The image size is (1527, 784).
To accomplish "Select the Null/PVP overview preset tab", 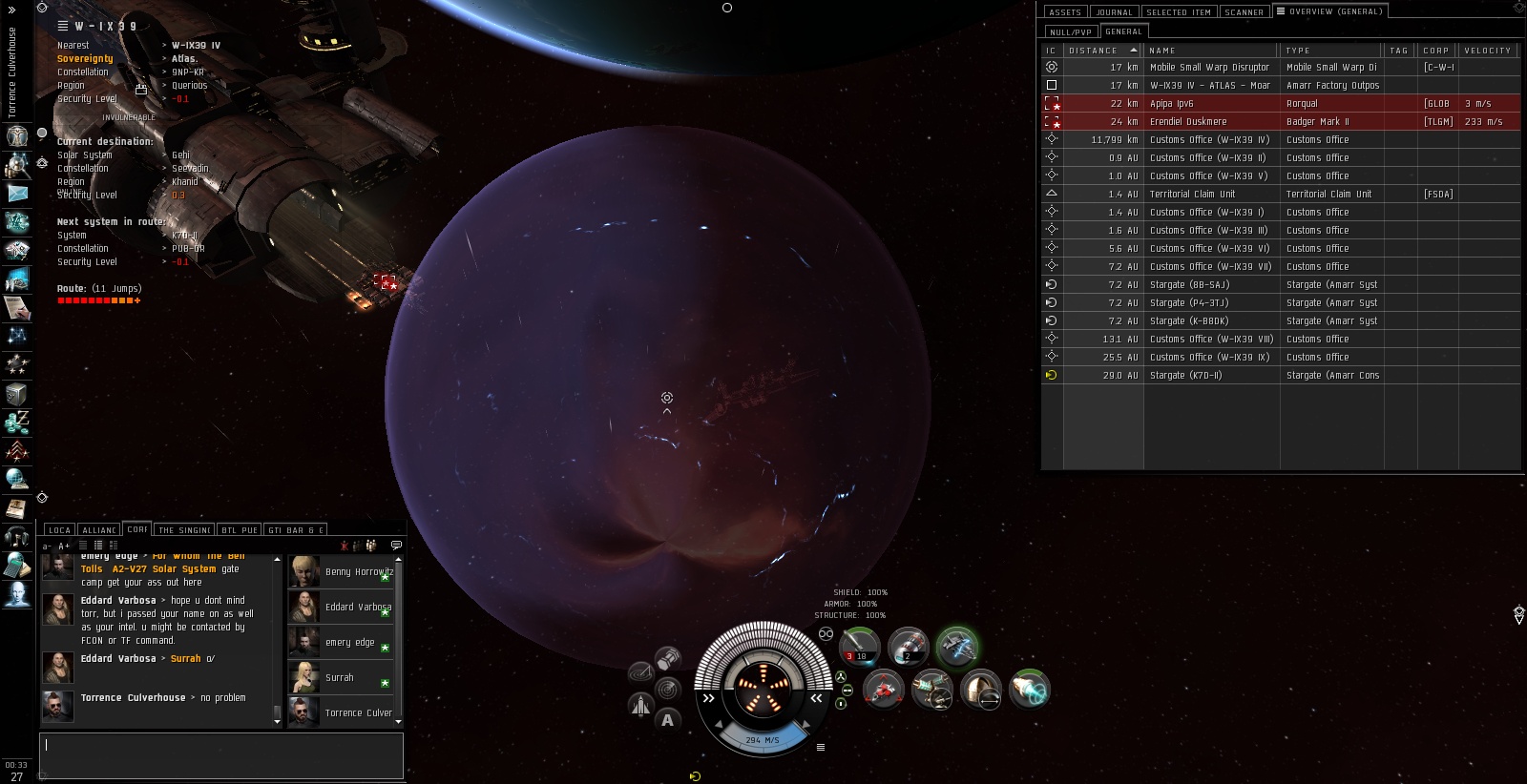I will (1071, 31).
